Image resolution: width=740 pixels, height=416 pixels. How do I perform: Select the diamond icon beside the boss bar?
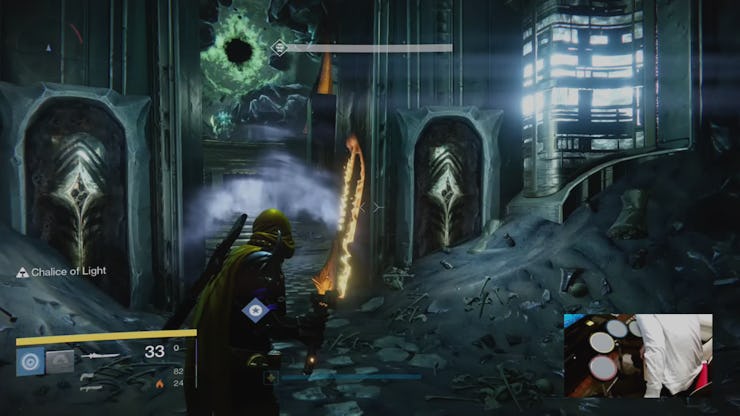click(x=281, y=47)
